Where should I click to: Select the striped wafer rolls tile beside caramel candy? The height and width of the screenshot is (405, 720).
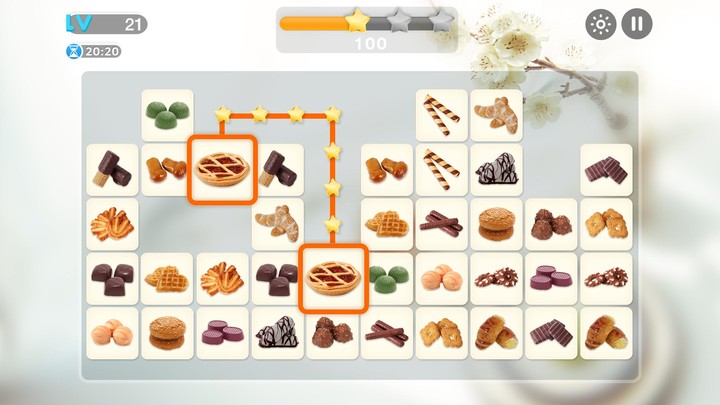(442, 169)
